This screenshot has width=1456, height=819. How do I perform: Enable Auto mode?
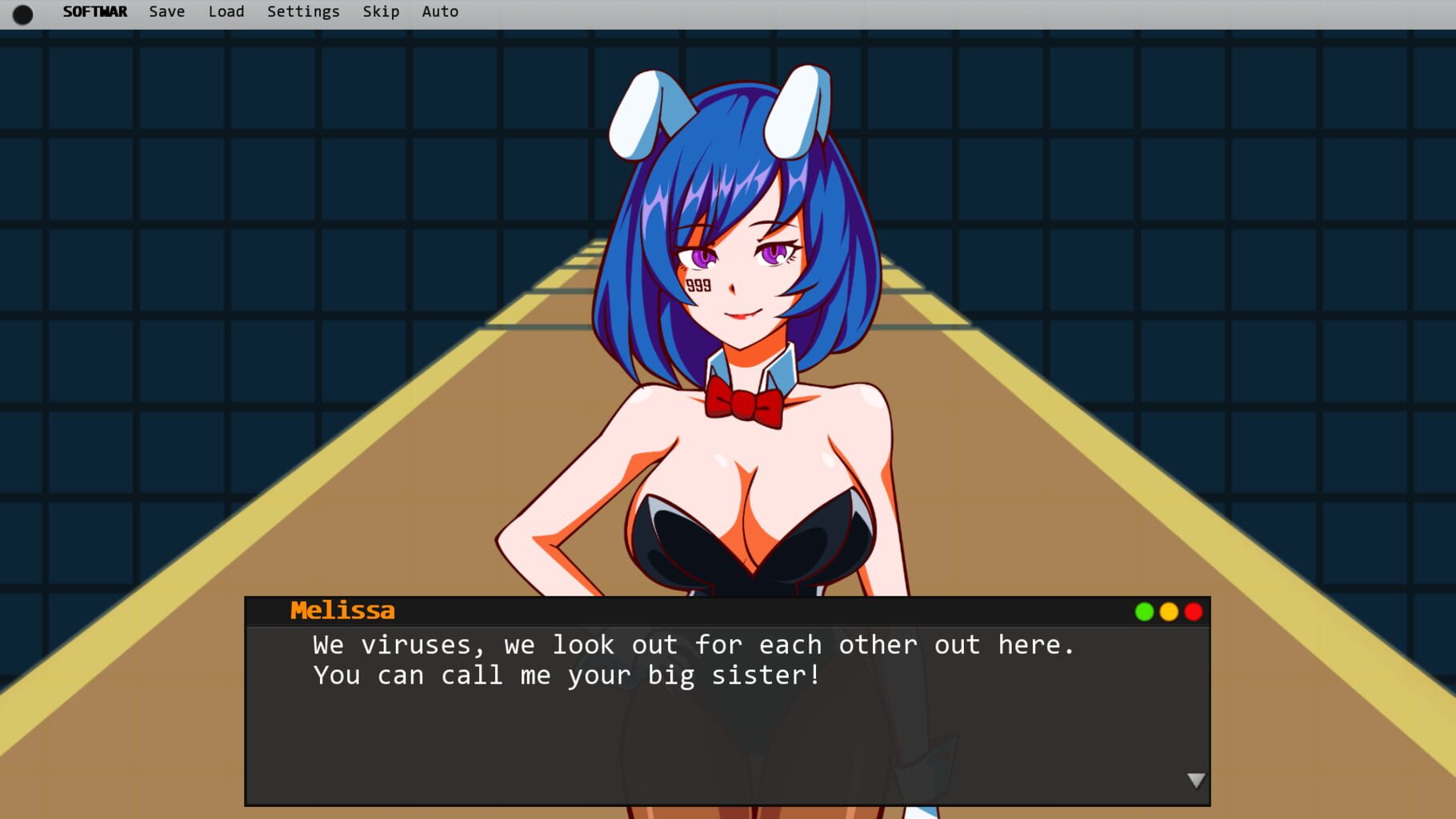(440, 11)
